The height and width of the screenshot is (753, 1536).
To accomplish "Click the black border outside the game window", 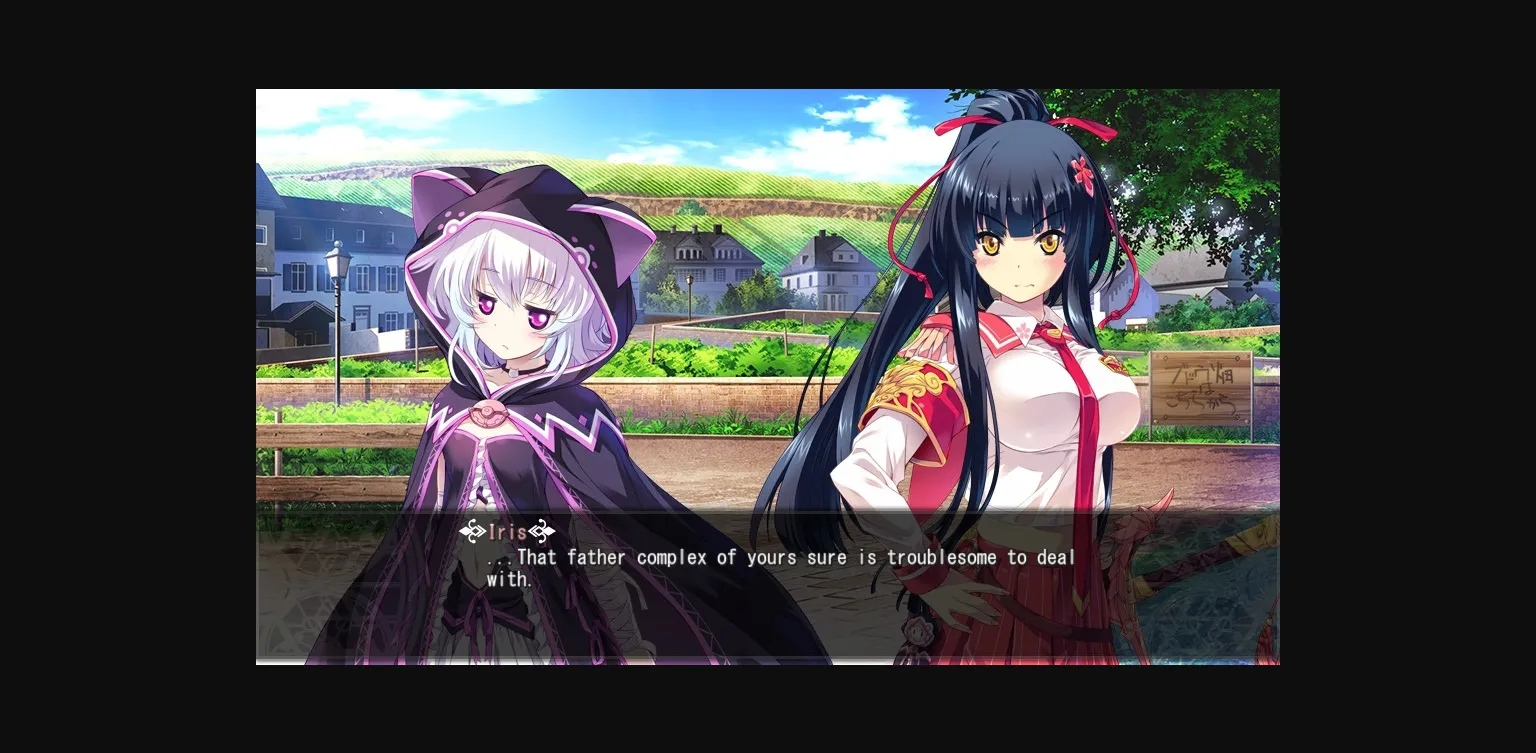I will [x=120, y=376].
